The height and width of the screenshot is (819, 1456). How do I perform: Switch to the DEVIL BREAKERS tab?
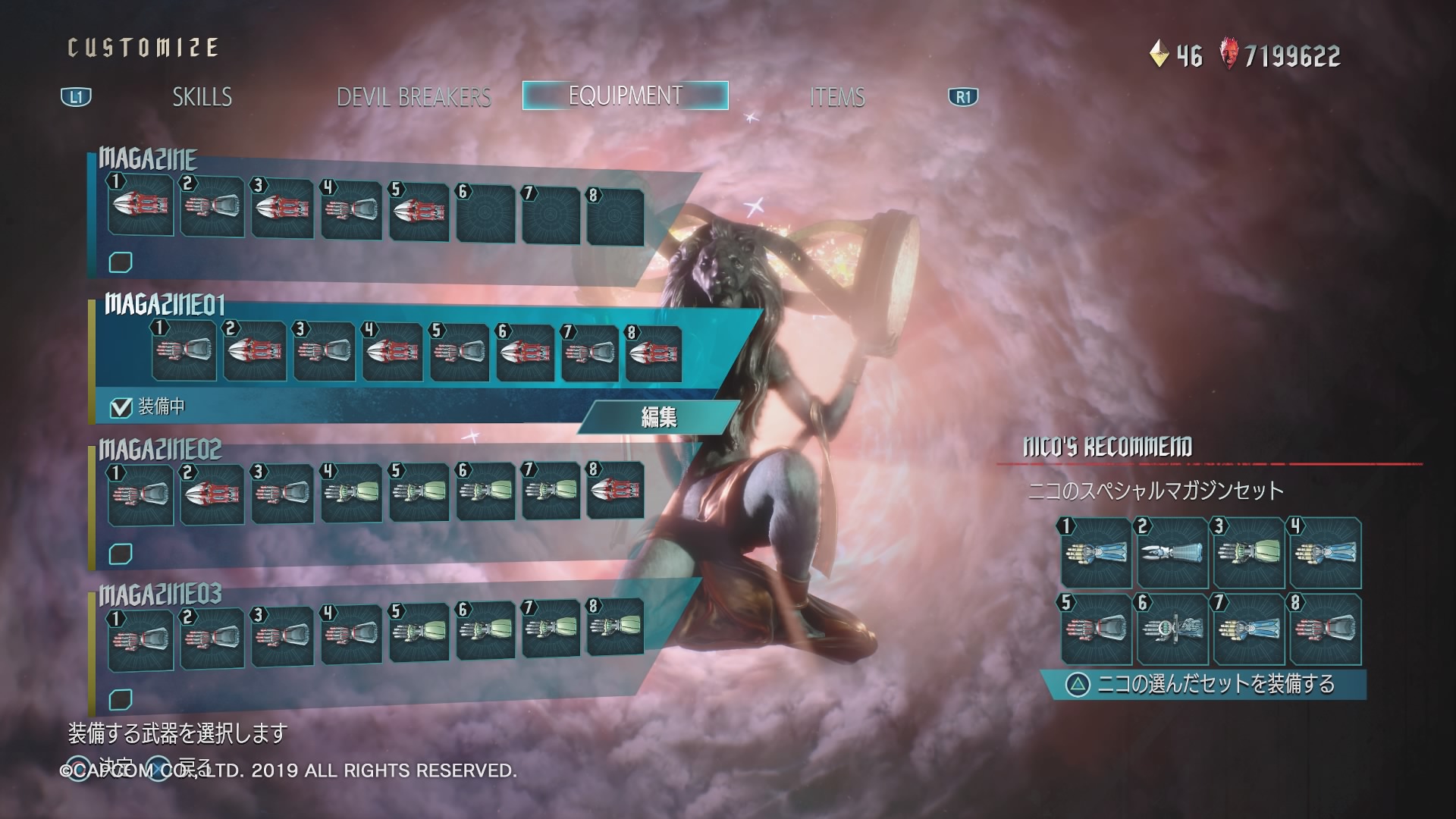[416, 97]
